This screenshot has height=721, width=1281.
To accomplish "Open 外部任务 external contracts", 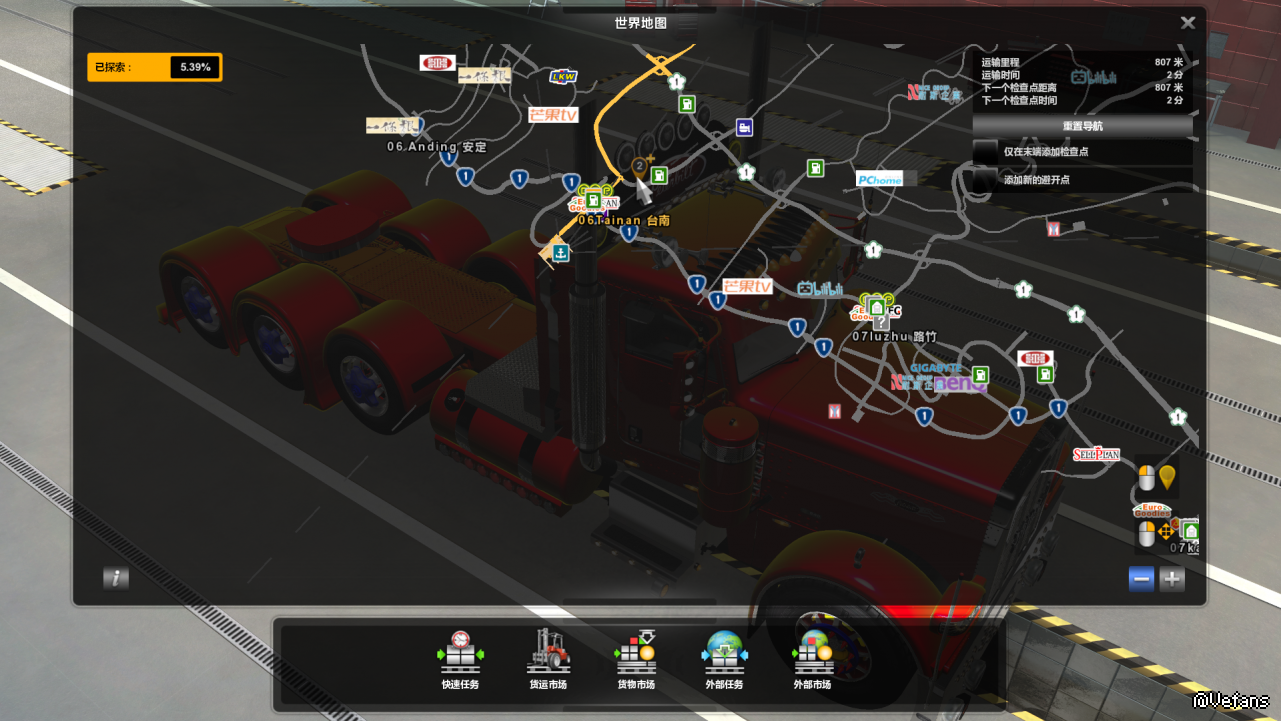I will (x=724, y=659).
